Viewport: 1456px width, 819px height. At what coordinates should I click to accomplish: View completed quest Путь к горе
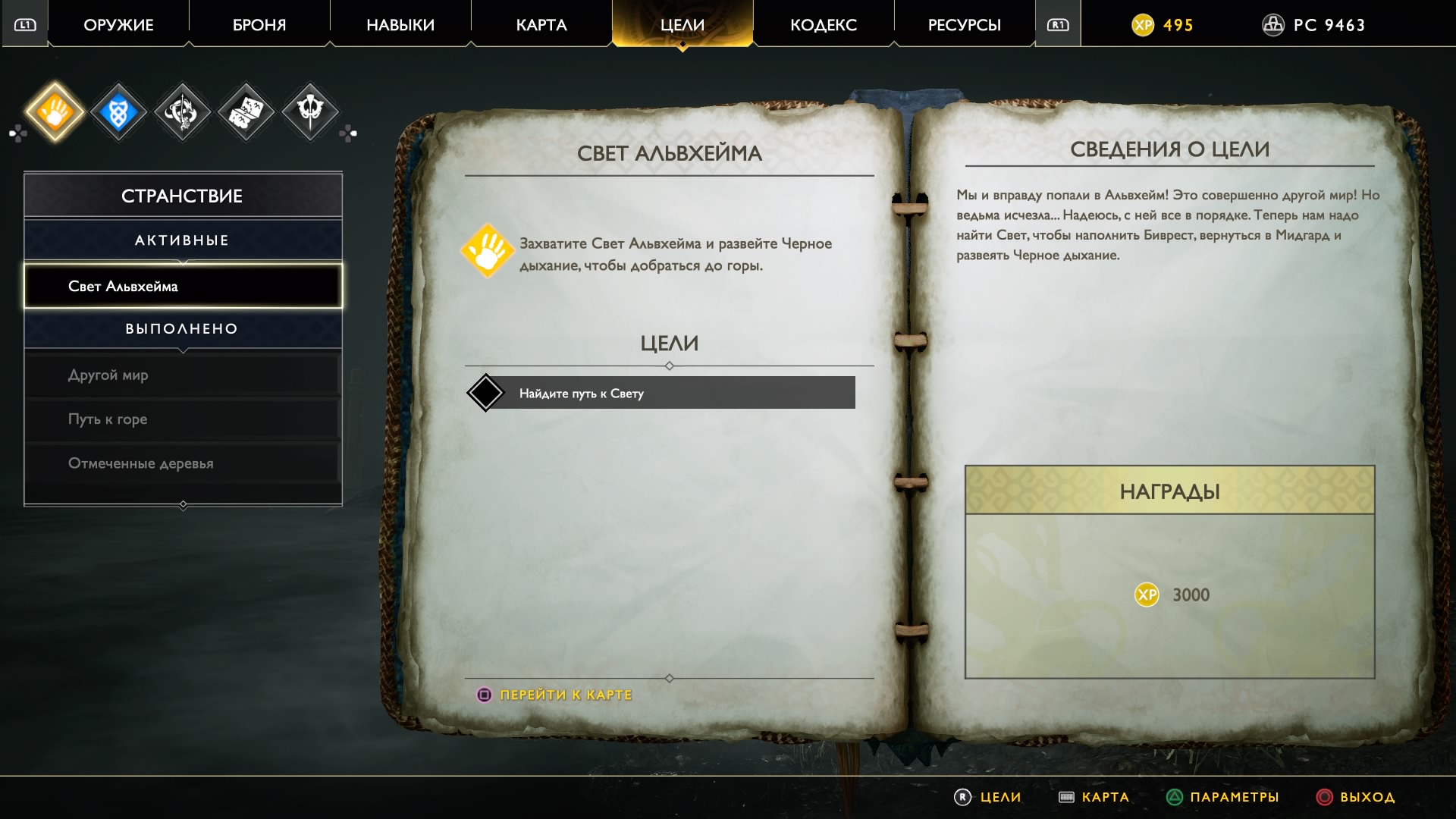coord(183,419)
